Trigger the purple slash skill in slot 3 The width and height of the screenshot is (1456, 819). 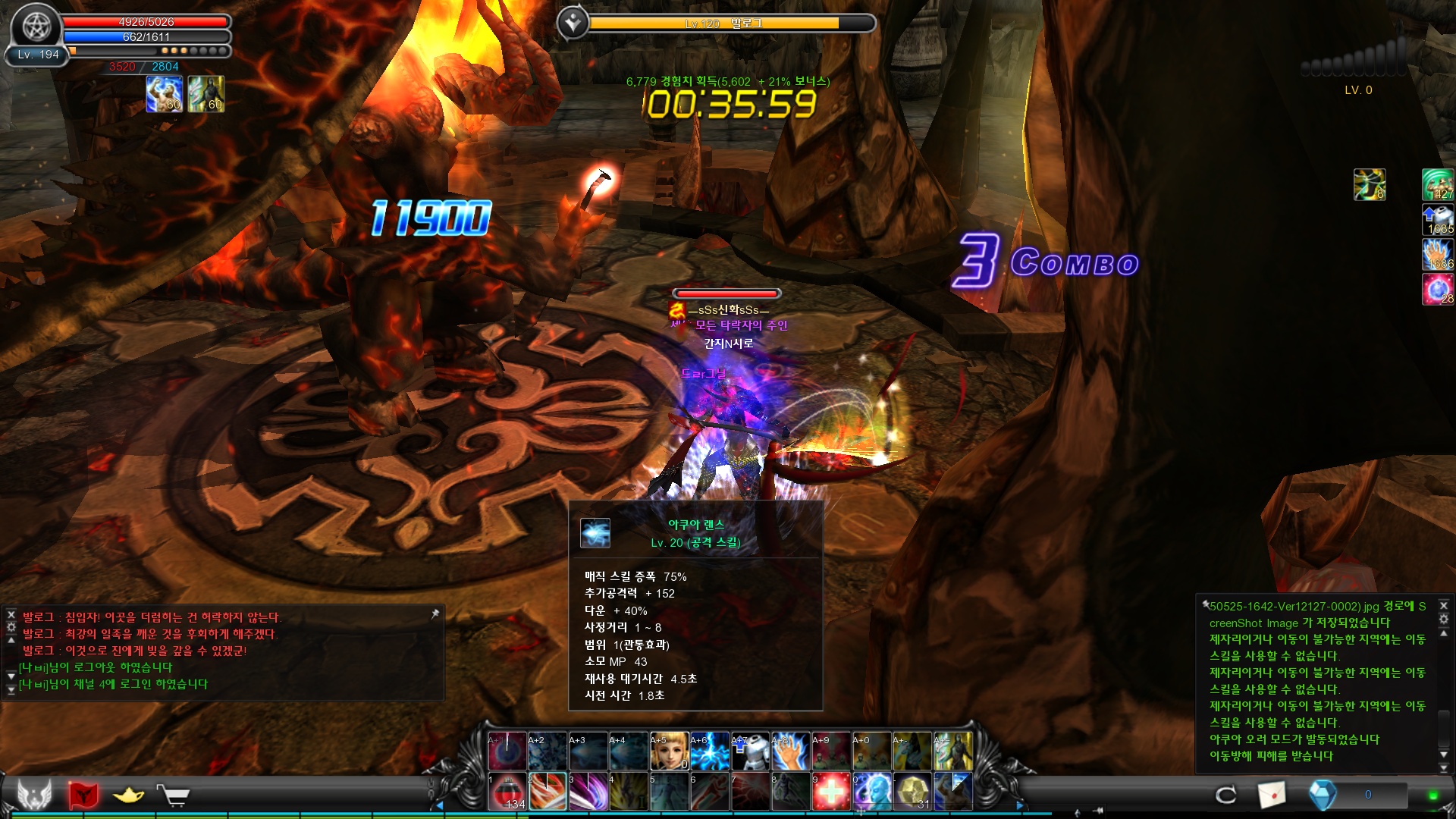pos(588,792)
